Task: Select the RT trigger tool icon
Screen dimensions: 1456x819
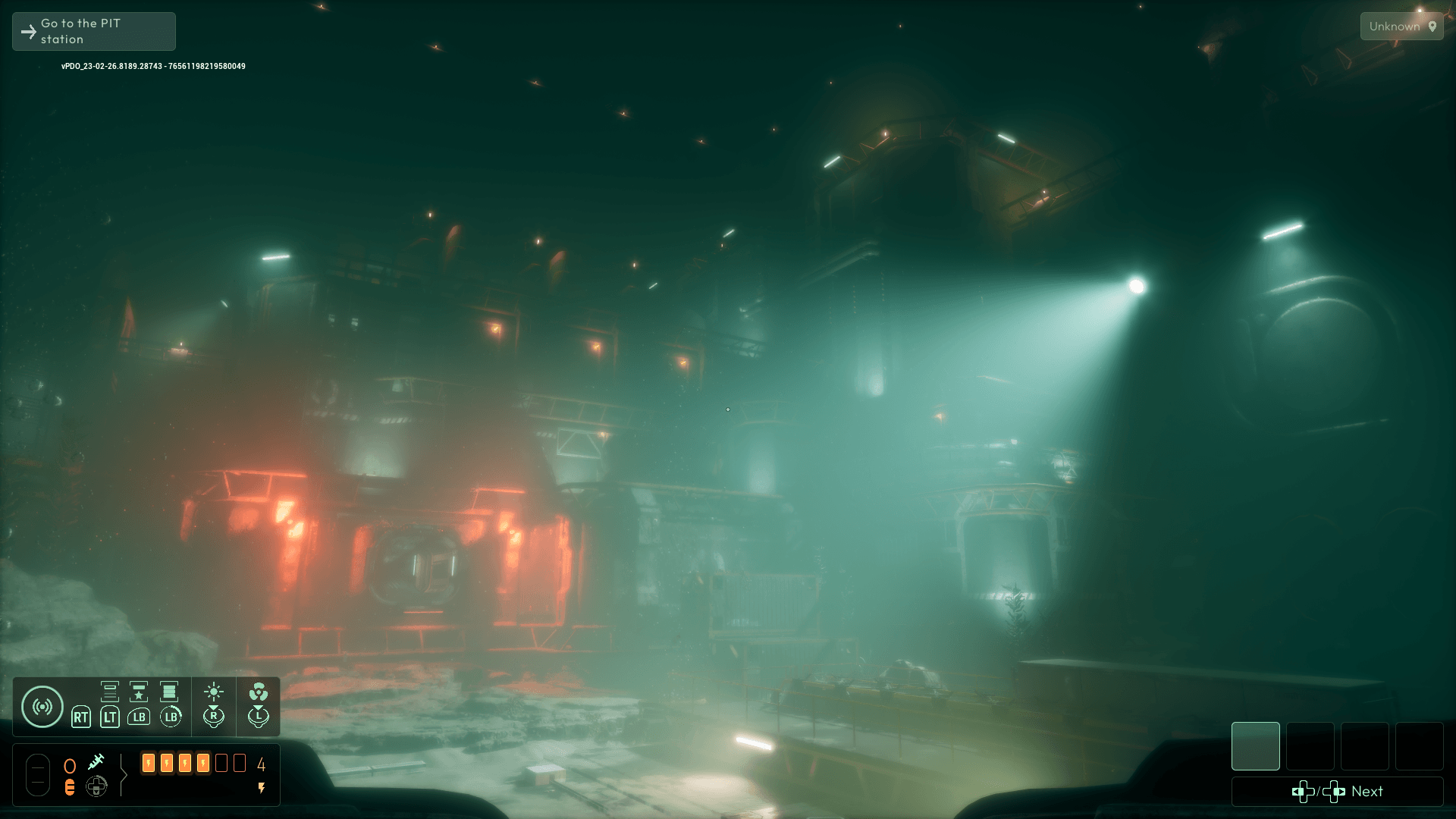Action: click(81, 717)
